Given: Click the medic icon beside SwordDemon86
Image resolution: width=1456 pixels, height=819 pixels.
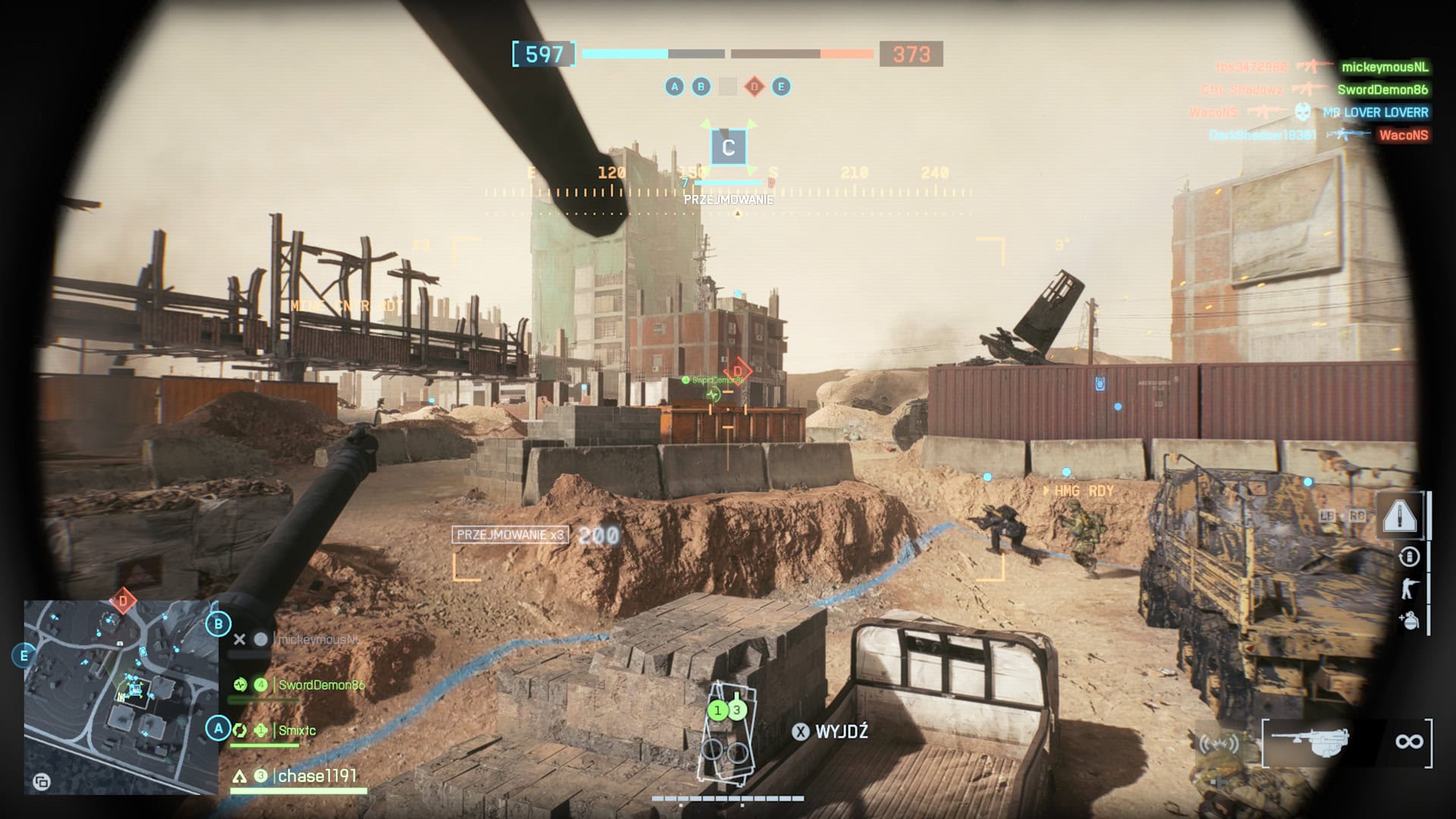Looking at the screenshot, I should point(241,685).
